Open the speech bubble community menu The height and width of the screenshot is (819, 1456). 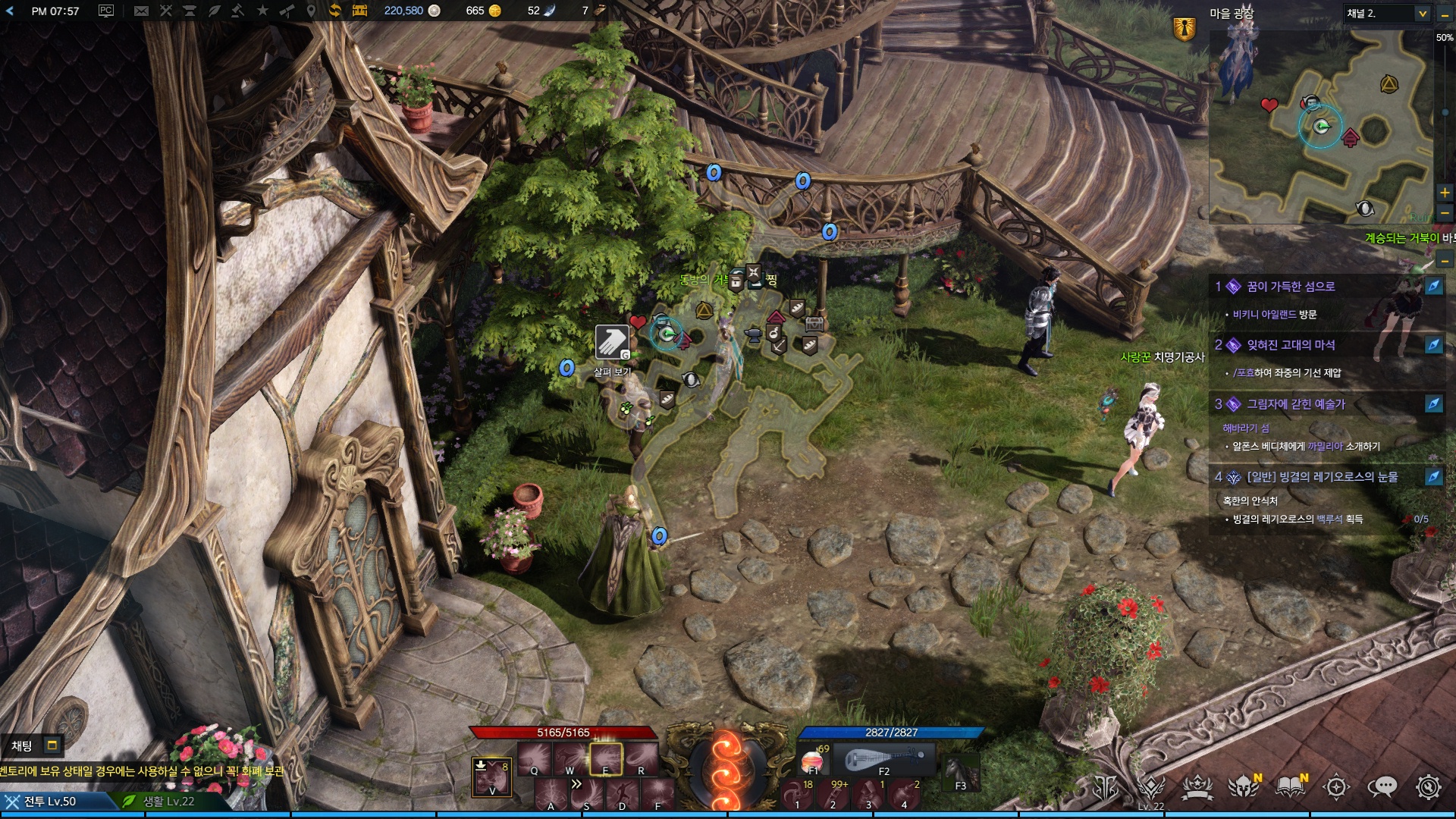coord(1382,787)
